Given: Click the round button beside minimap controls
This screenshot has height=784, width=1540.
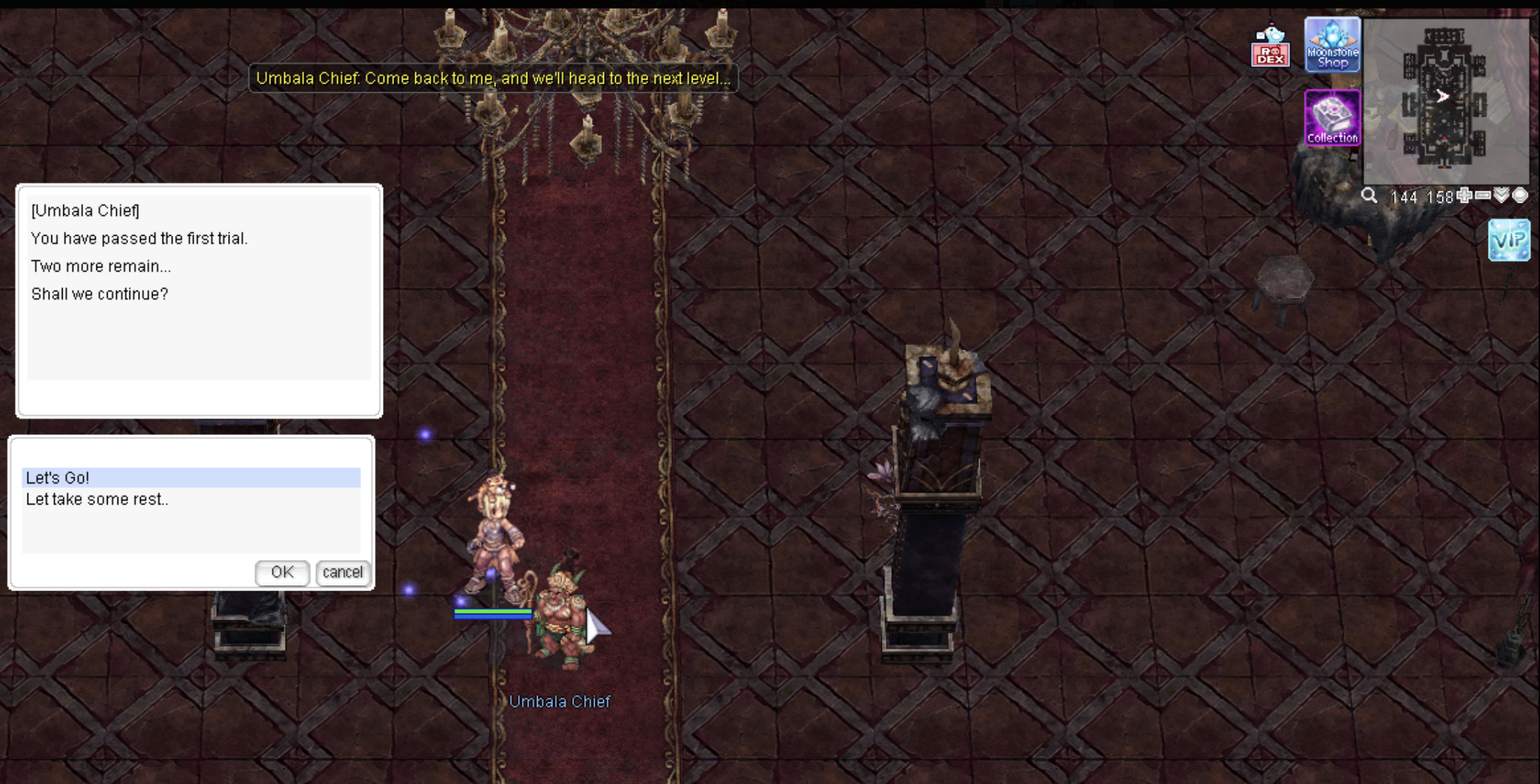Looking at the screenshot, I should pos(1520,196).
